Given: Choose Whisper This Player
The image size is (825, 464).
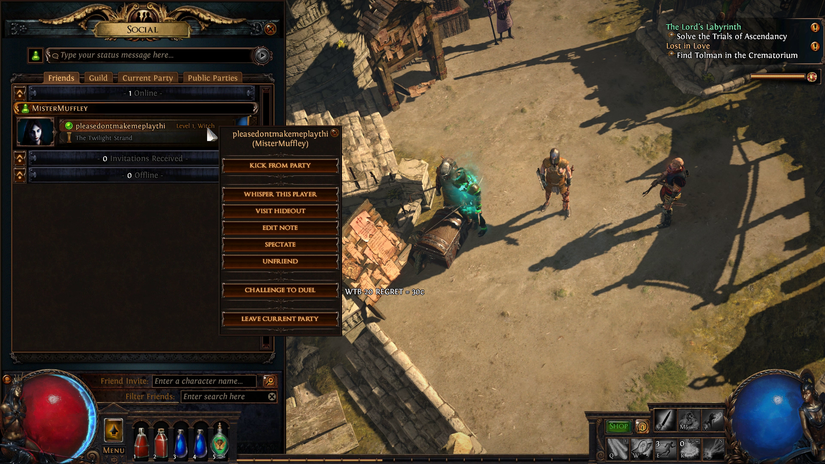Looking at the screenshot, I should pos(280,194).
